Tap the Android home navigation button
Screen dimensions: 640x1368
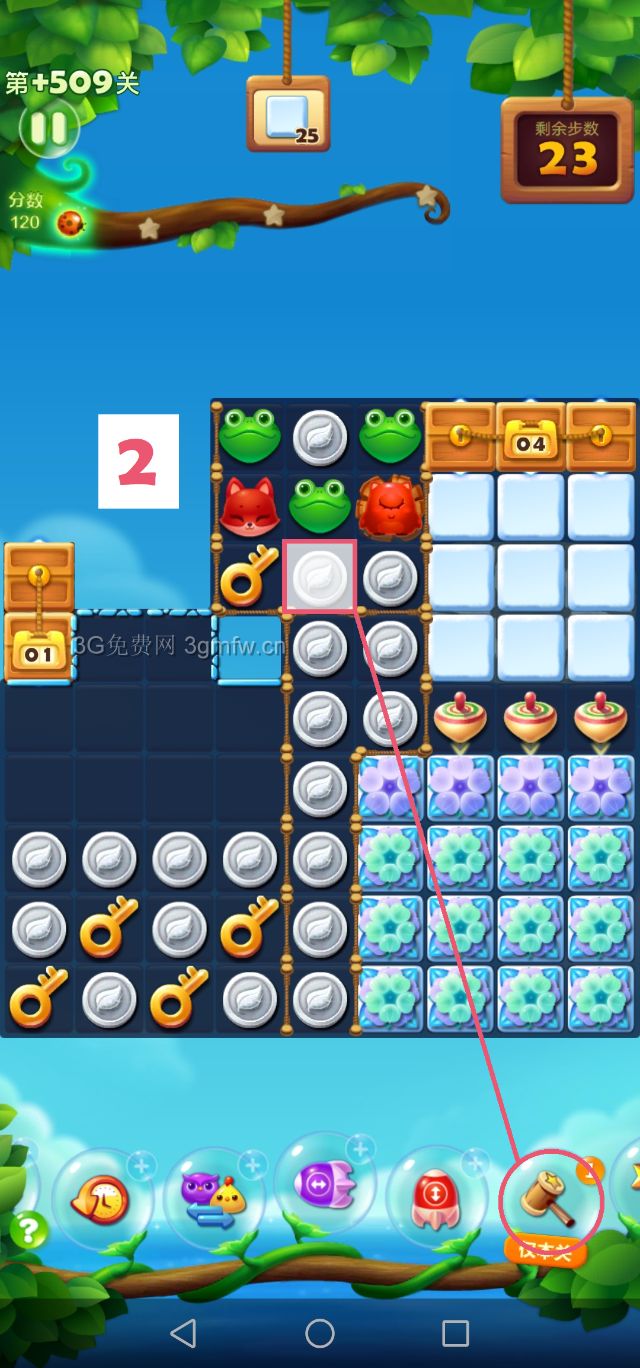320,1332
